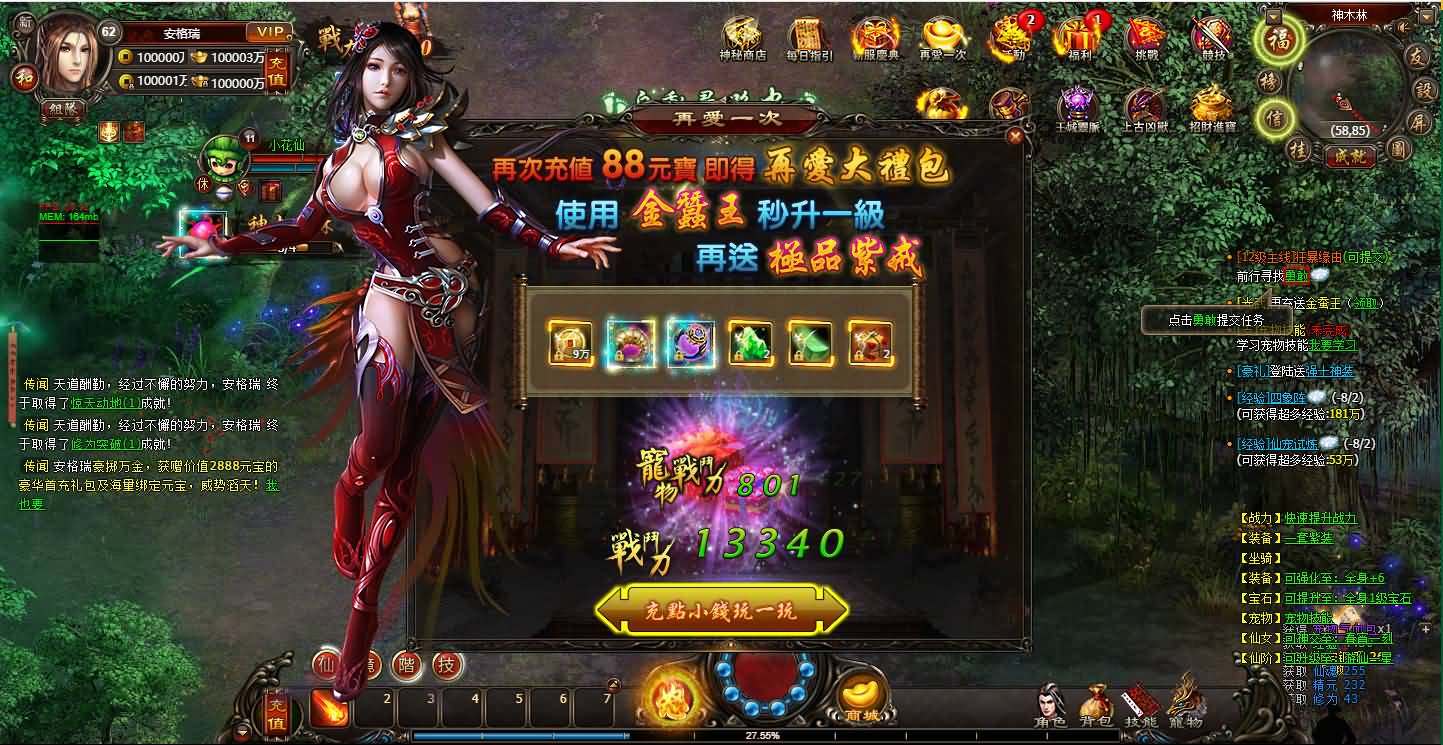Expand the extra skill row arrow above slot 7
Viewport: 1443px width, 745px height.
pyautogui.click(x=614, y=683)
